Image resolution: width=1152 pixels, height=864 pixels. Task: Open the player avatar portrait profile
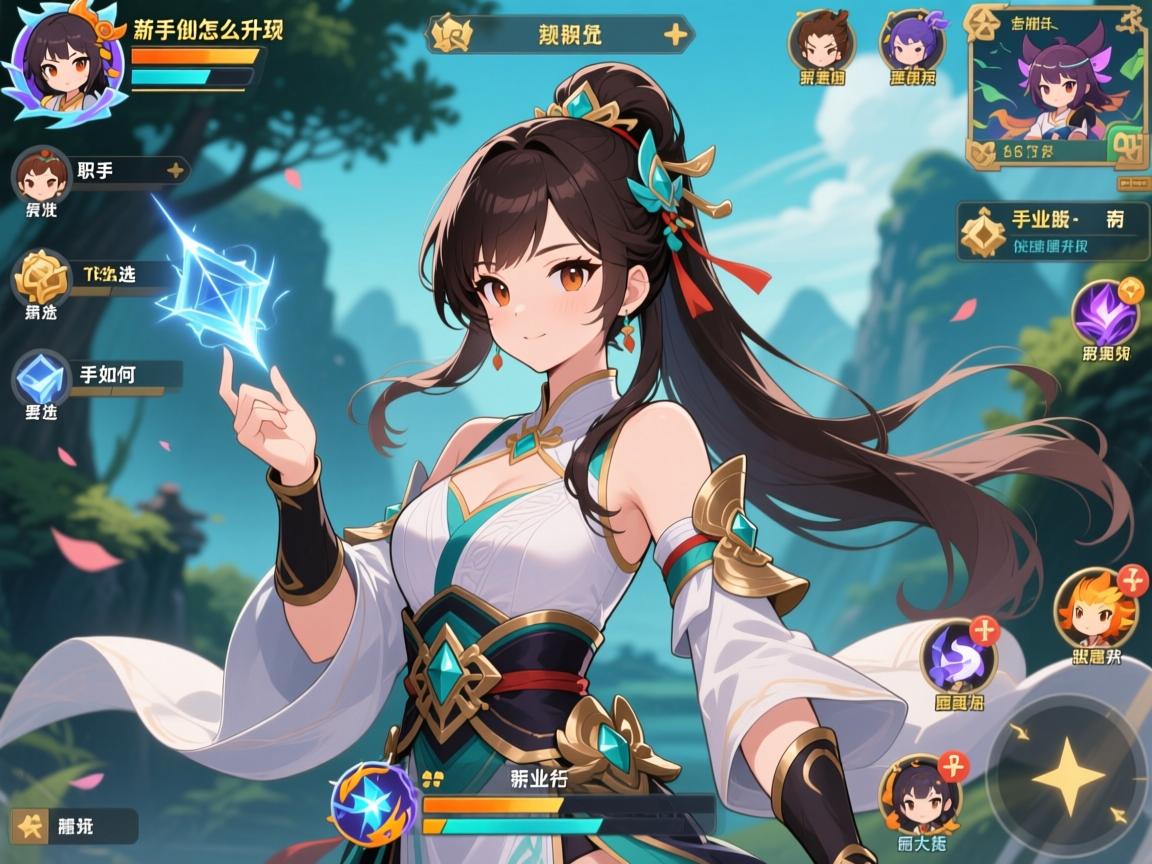[x=66, y=62]
